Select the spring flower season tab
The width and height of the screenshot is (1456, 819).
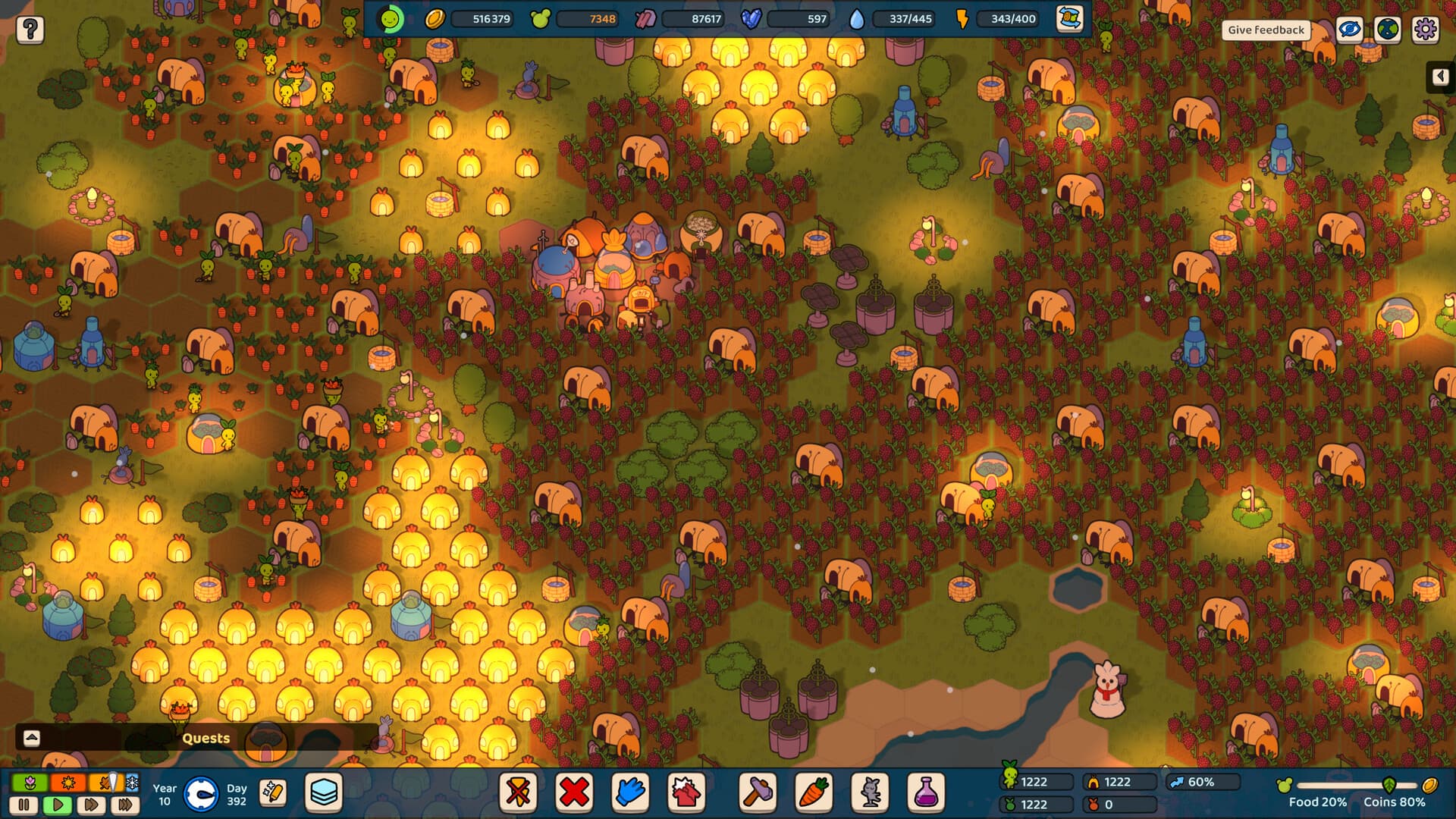click(x=29, y=783)
